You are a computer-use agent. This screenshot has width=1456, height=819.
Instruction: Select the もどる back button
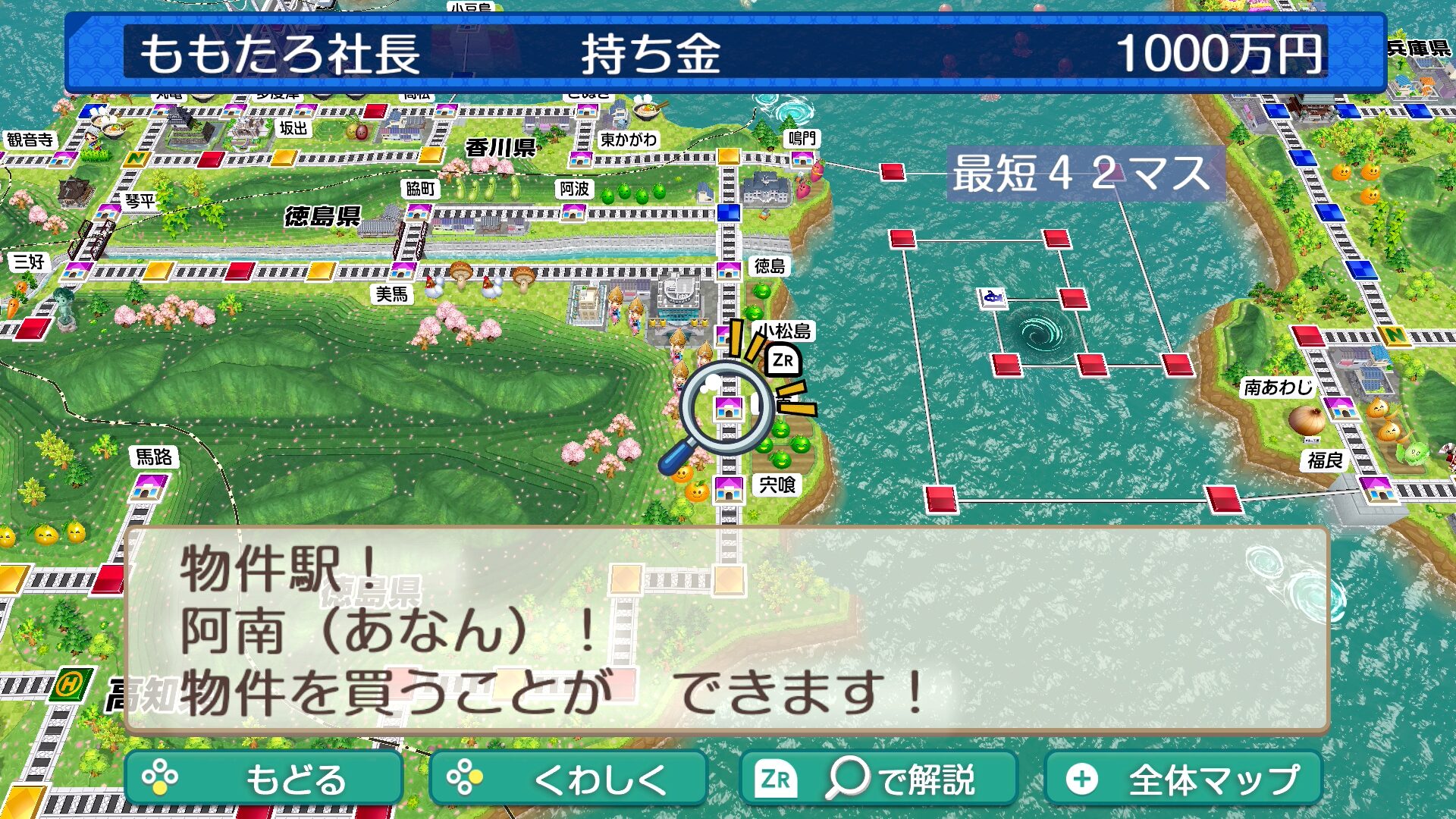click(263, 778)
